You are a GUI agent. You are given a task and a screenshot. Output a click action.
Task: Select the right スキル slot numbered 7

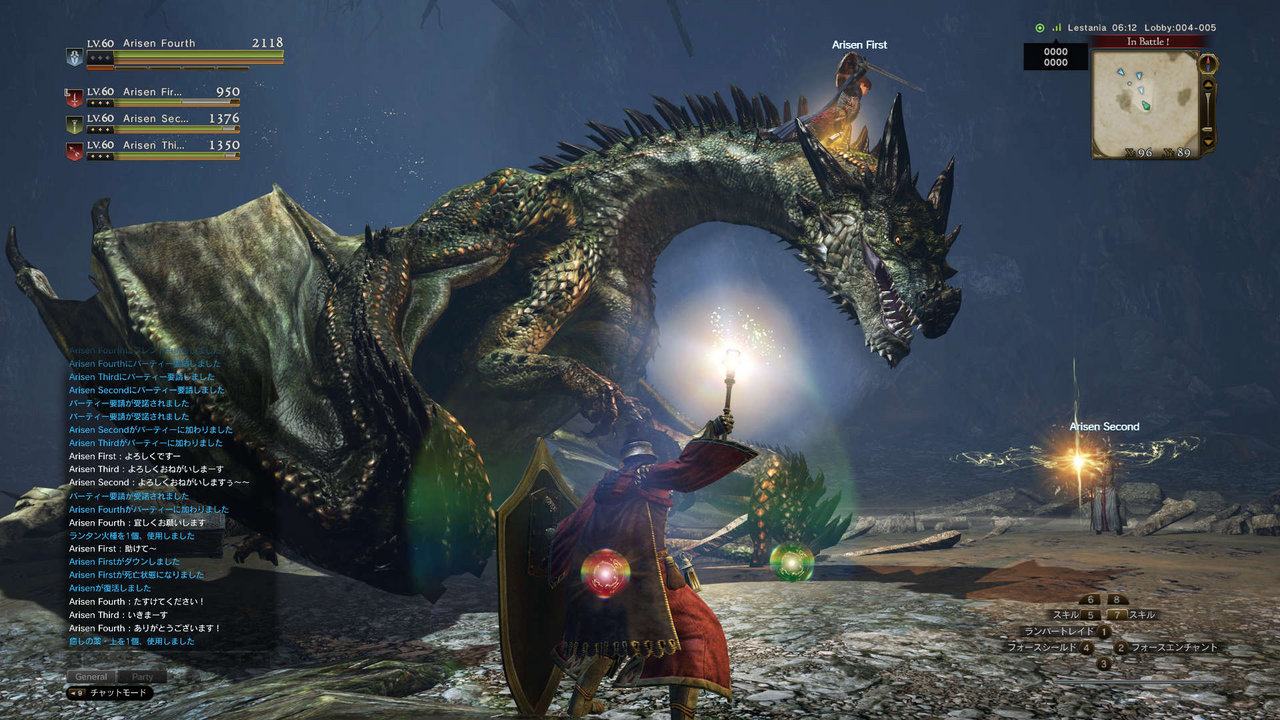(1118, 614)
